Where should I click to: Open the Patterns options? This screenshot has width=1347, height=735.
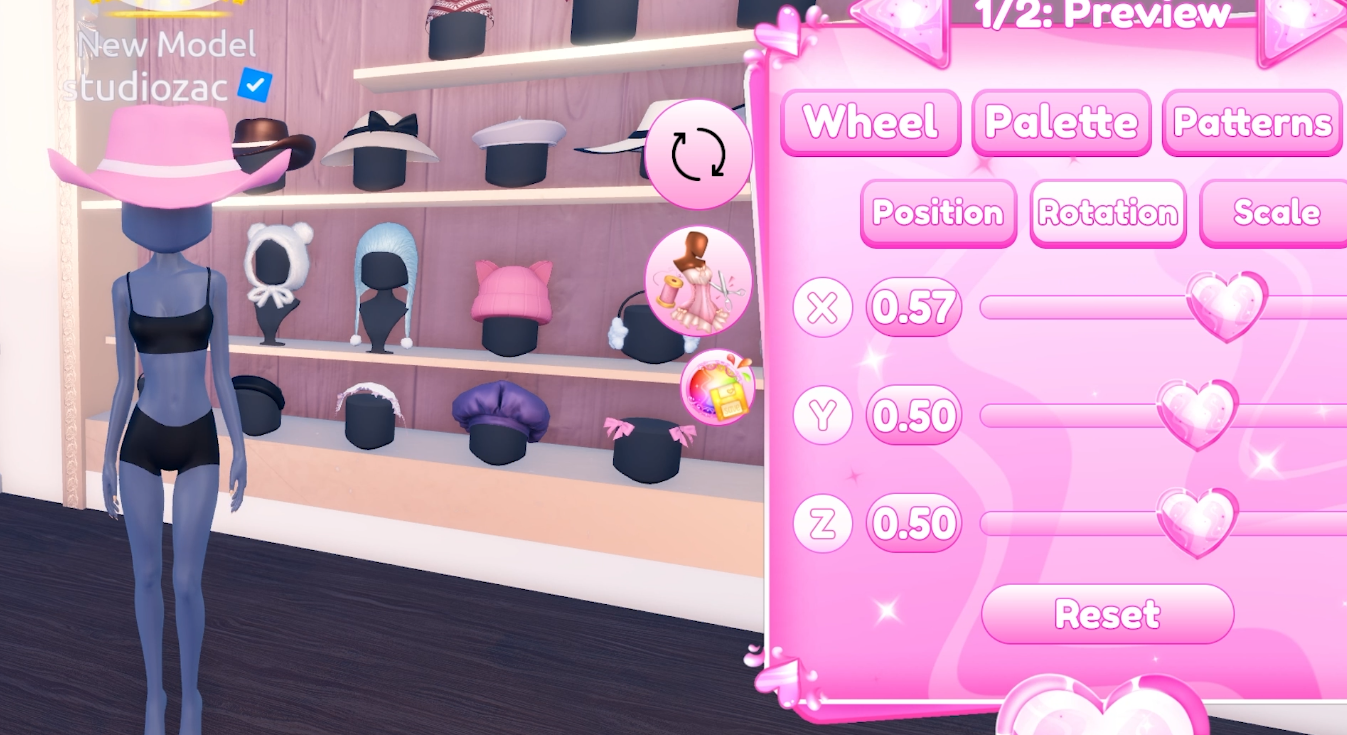[1251, 122]
